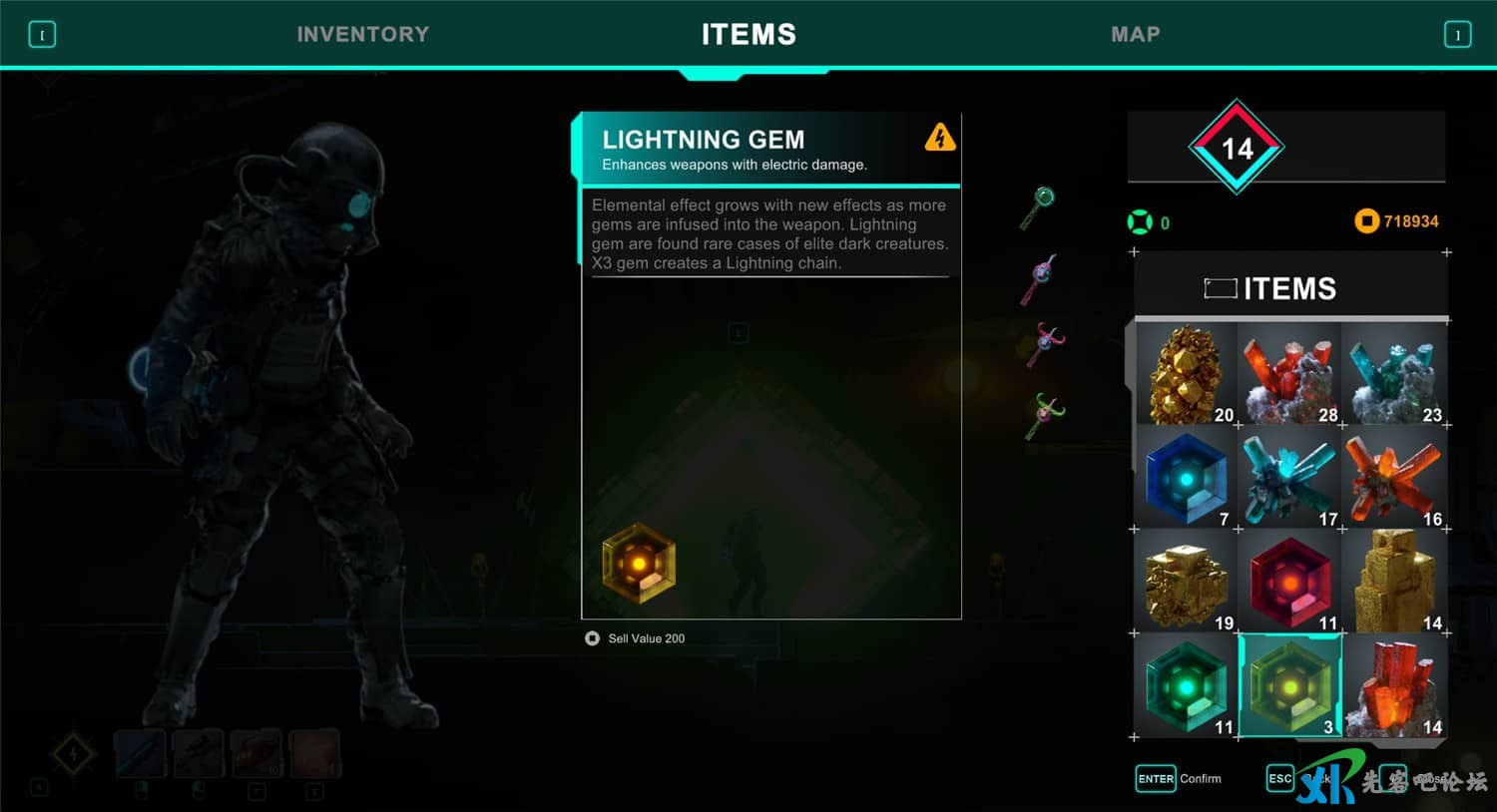Open the Map tab
1497x812 pixels.
1135,35
